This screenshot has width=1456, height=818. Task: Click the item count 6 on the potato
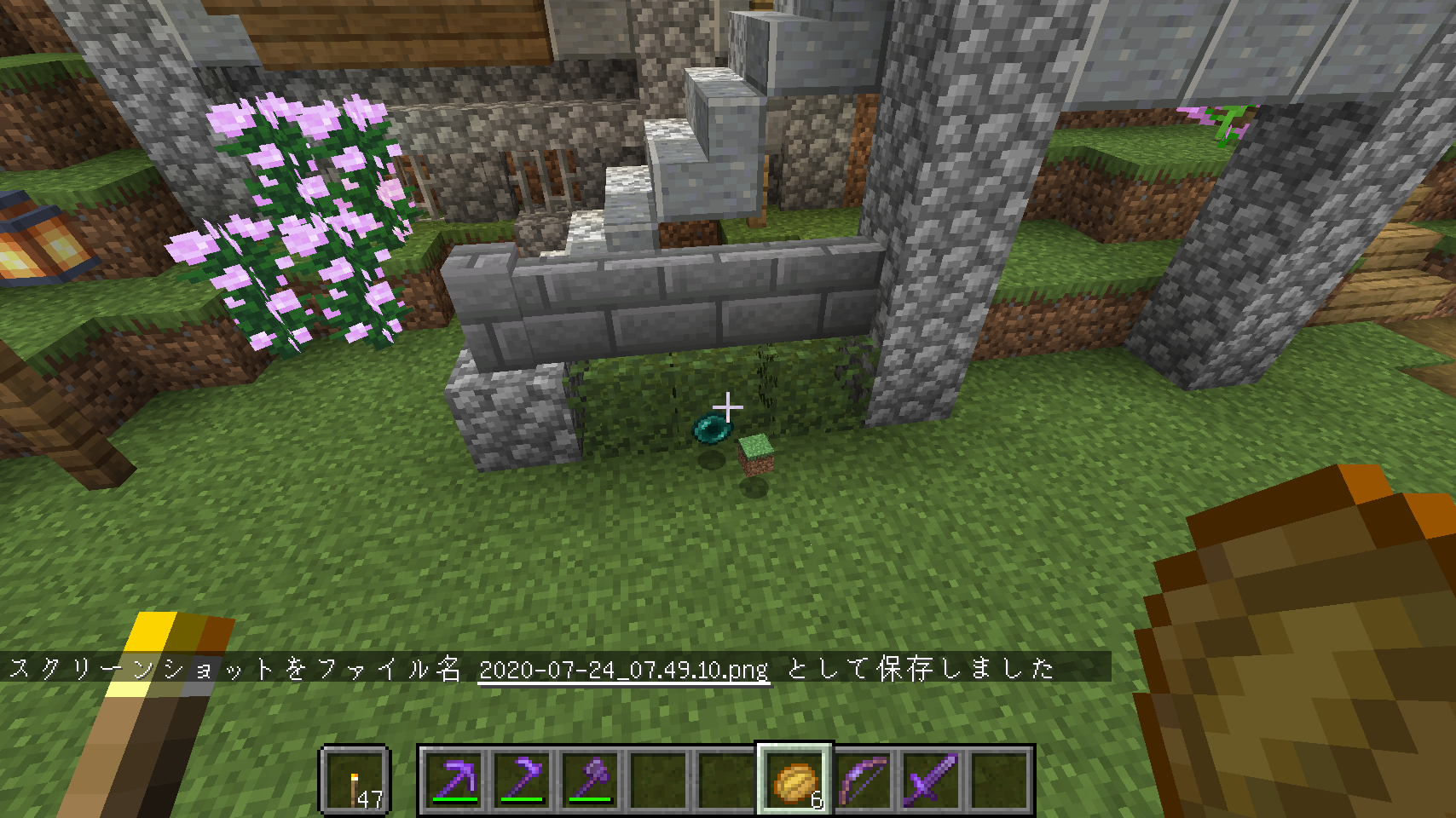point(816,799)
